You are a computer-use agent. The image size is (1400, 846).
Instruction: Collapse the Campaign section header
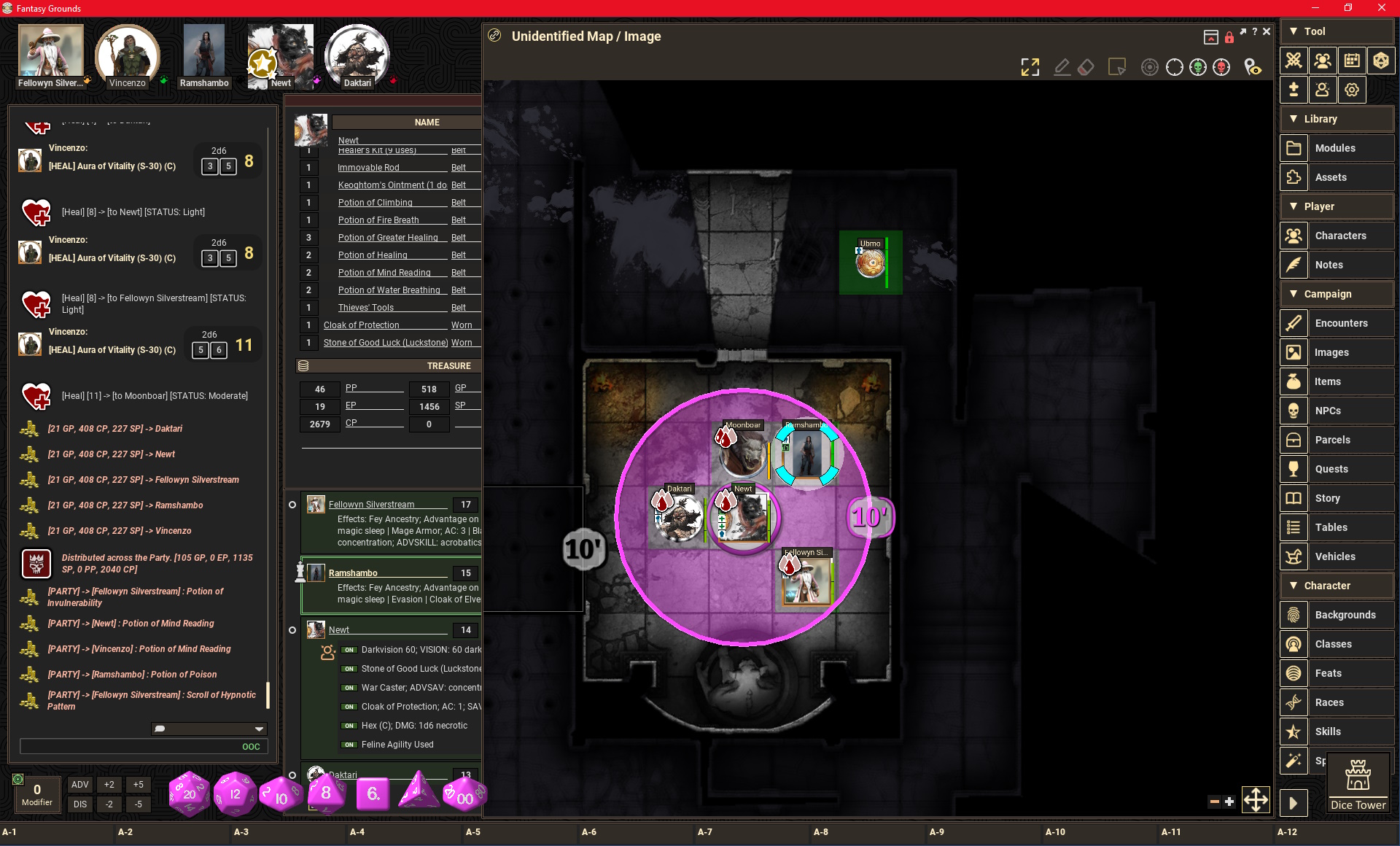1328,294
